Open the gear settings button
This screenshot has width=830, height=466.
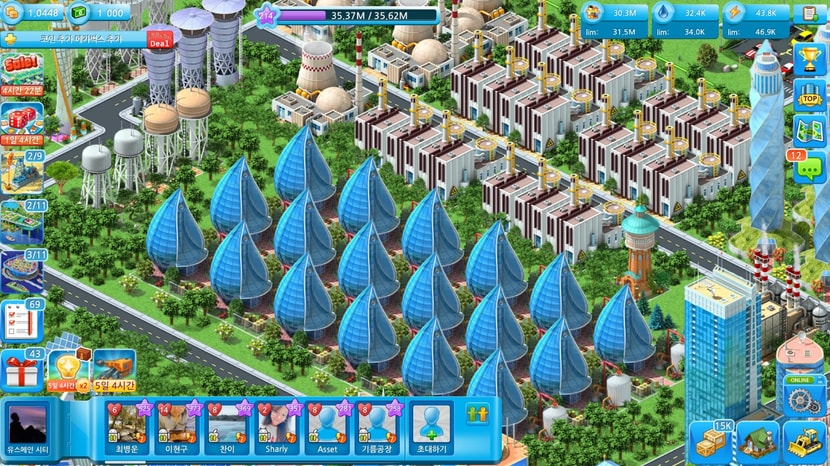click(803, 400)
